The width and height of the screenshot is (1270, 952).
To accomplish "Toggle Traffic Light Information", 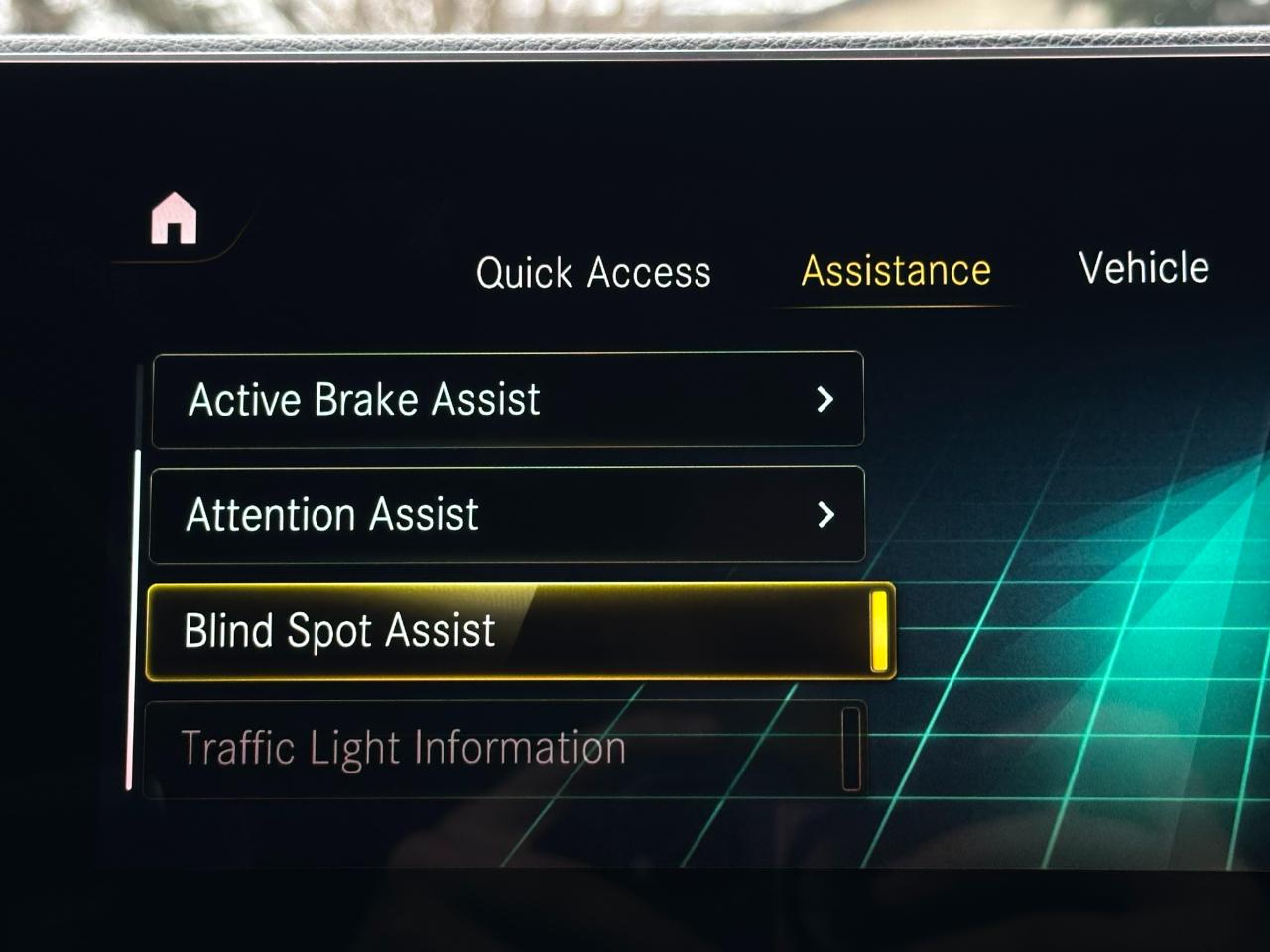I will tap(505, 748).
